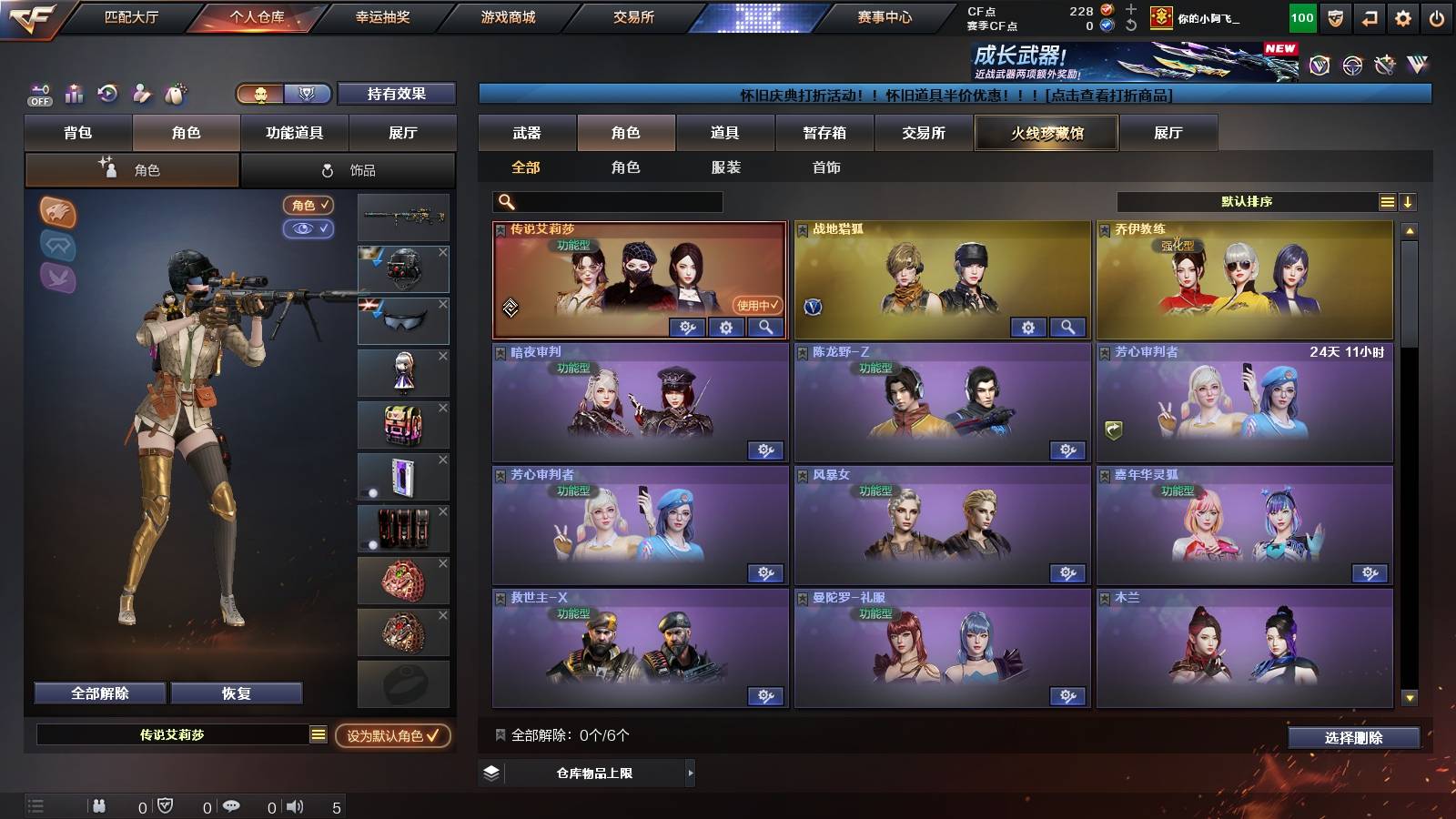This screenshot has height=819, width=1456.
Task: Click the character paint/customize icon near top-left
Action: [142, 93]
